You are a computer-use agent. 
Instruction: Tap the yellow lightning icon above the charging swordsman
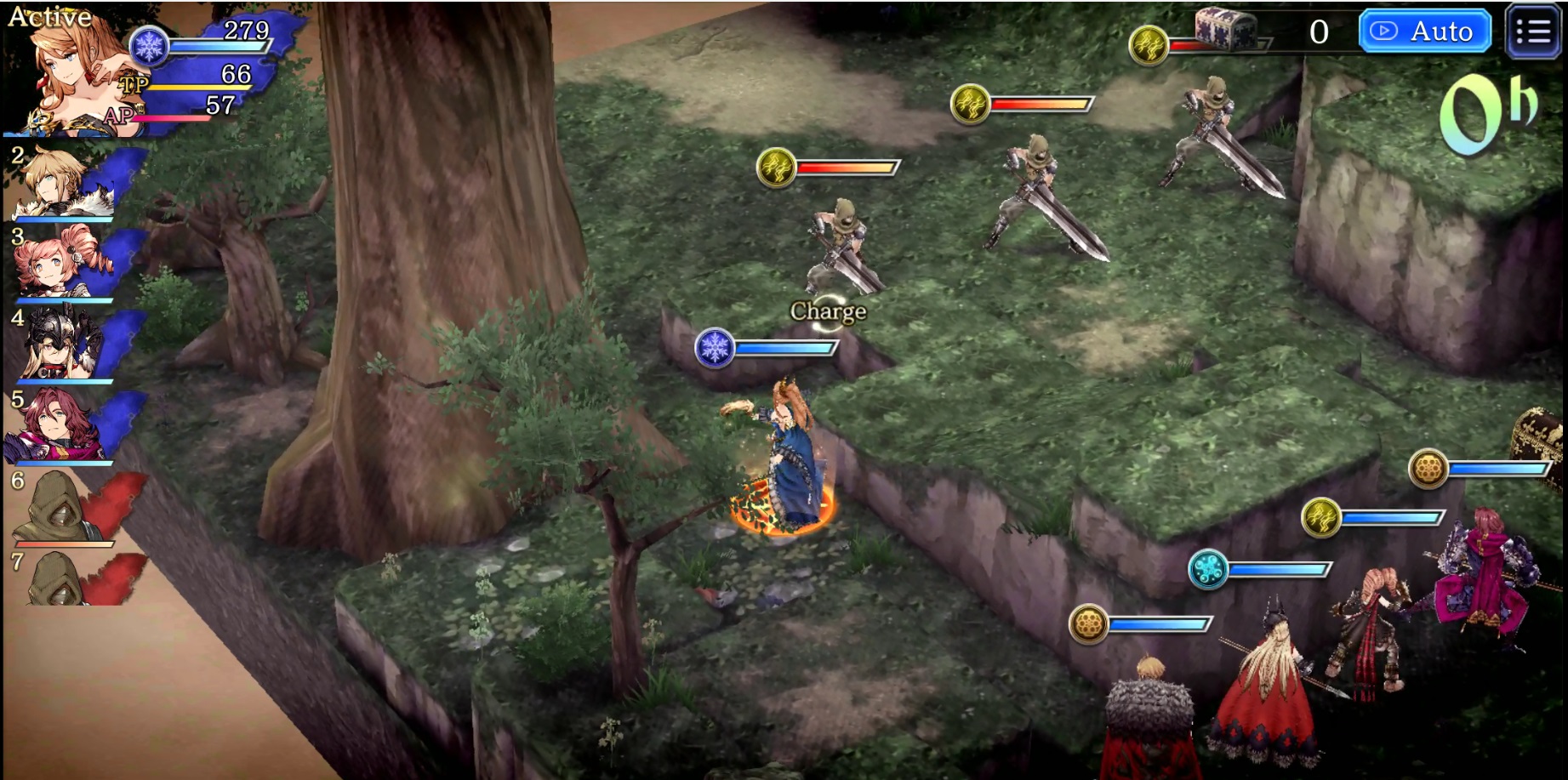pyautogui.click(x=775, y=168)
